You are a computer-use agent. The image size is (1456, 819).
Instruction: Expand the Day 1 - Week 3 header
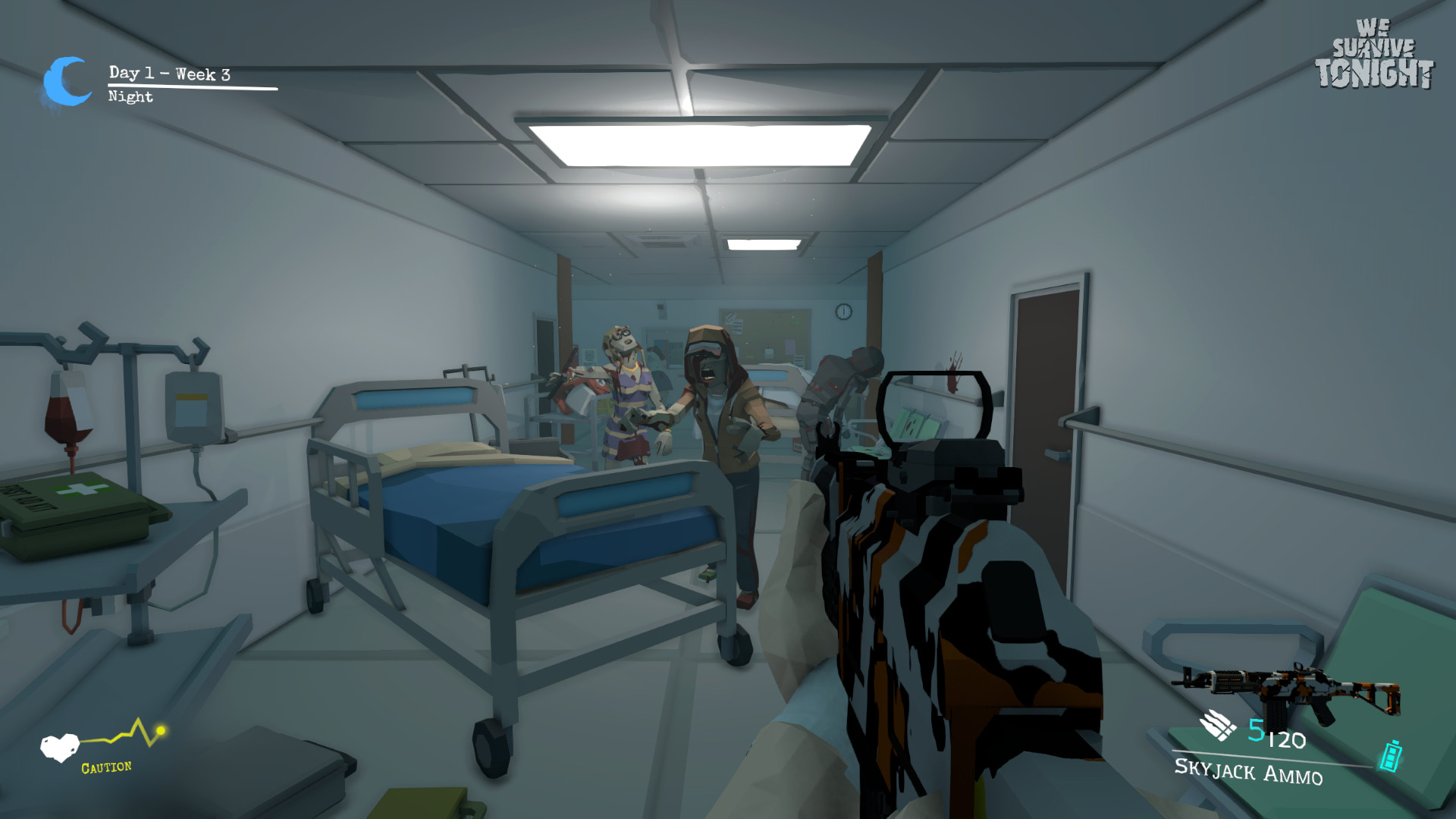(168, 74)
